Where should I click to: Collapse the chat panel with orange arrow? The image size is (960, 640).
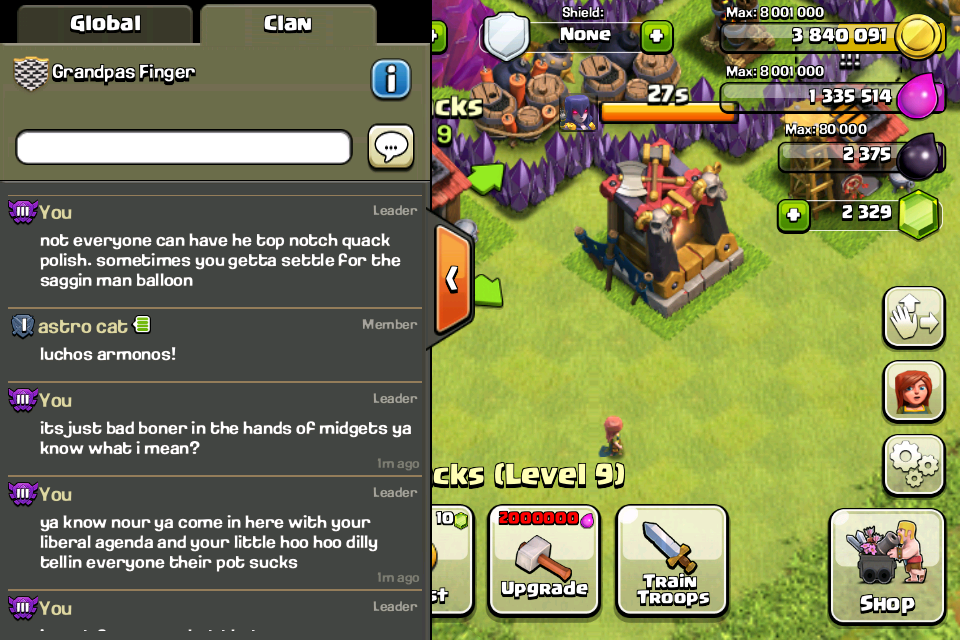coord(452,279)
